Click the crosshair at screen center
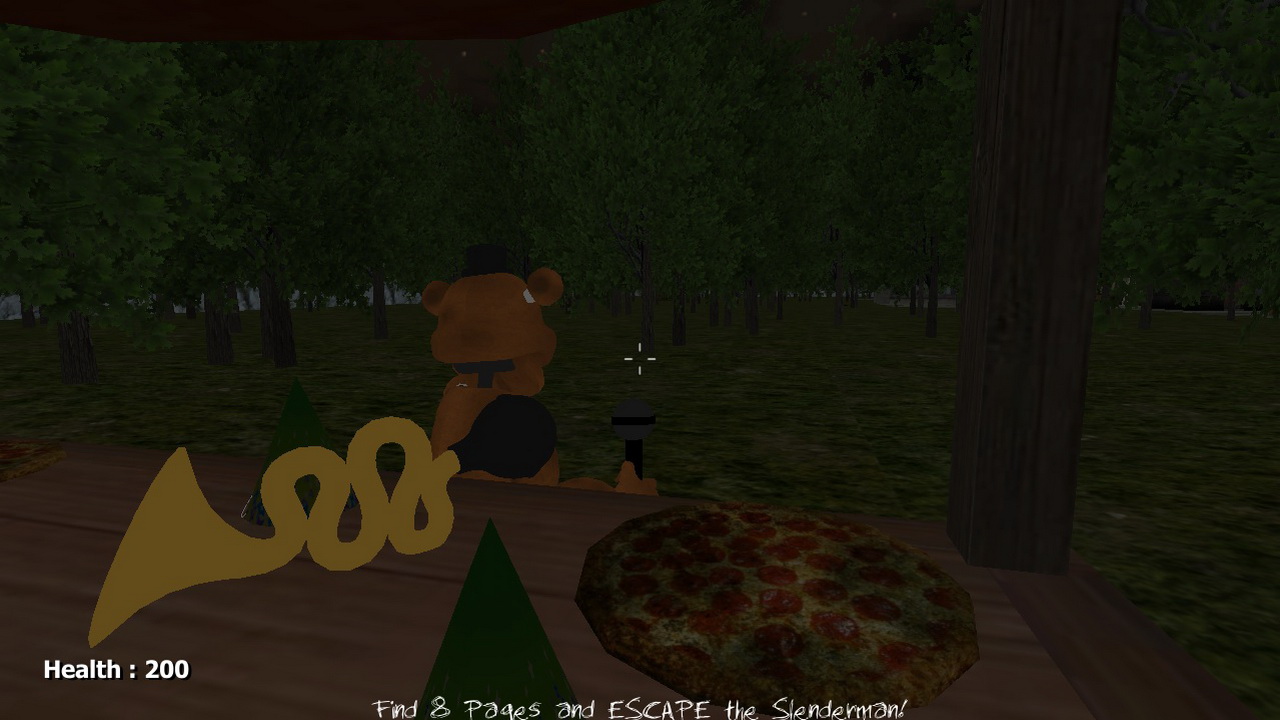The width and height of the screenshot is (1280, 720). [x=640, y=360]
